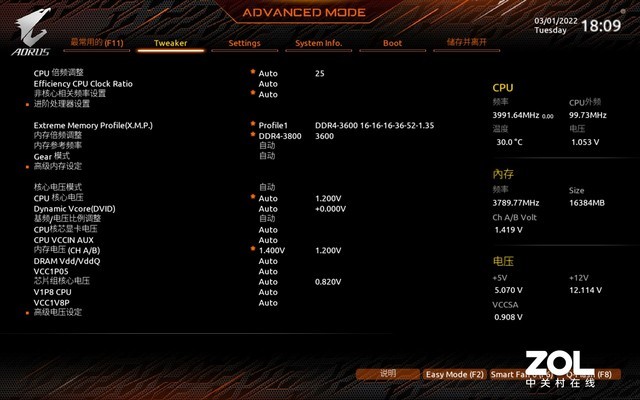The image size is (640, 400).
Task: Select the Tweaker tab
Action: click(x=170, y=43)
